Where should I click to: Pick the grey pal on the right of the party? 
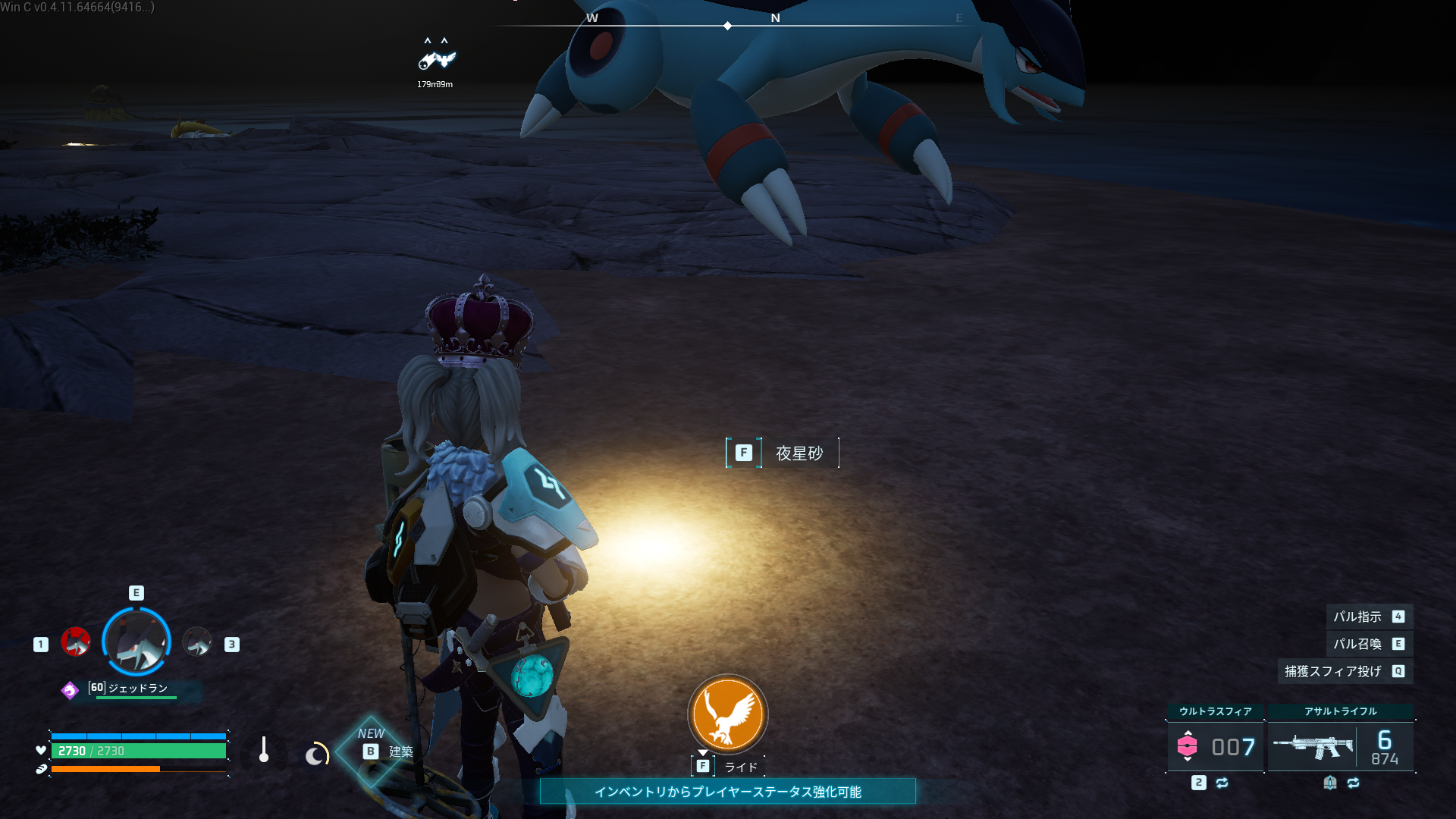pyautogui.click(x=197, y=642)
